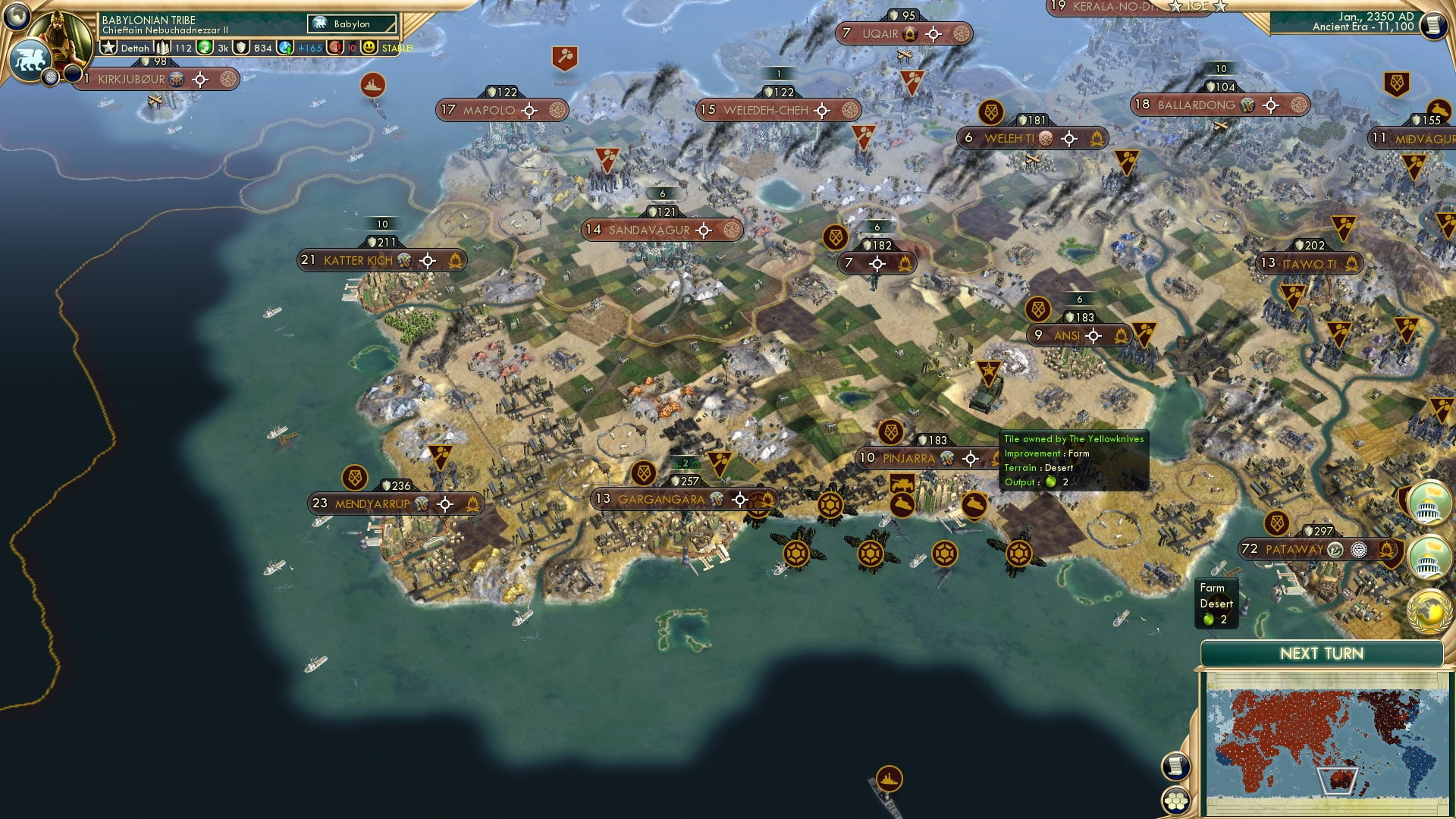Image resolution: width=1456 pixels, height=819 pixels.
Task: Open the Sandavágur city banner
Action: (649, 230)
